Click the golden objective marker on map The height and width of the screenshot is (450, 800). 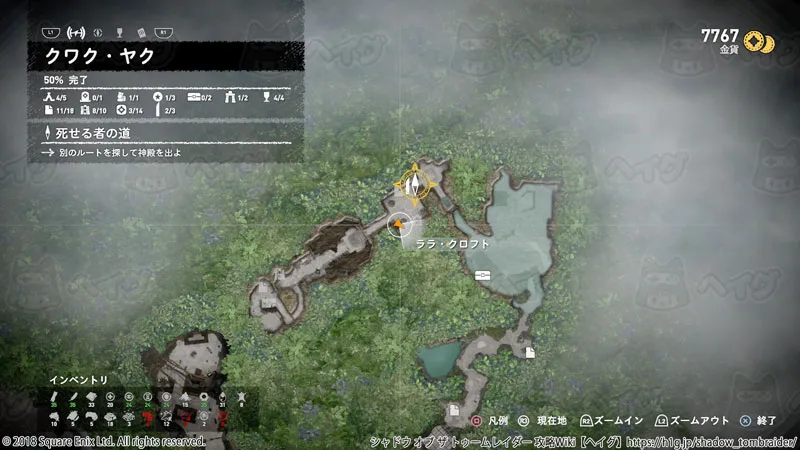tap(412, 183)
